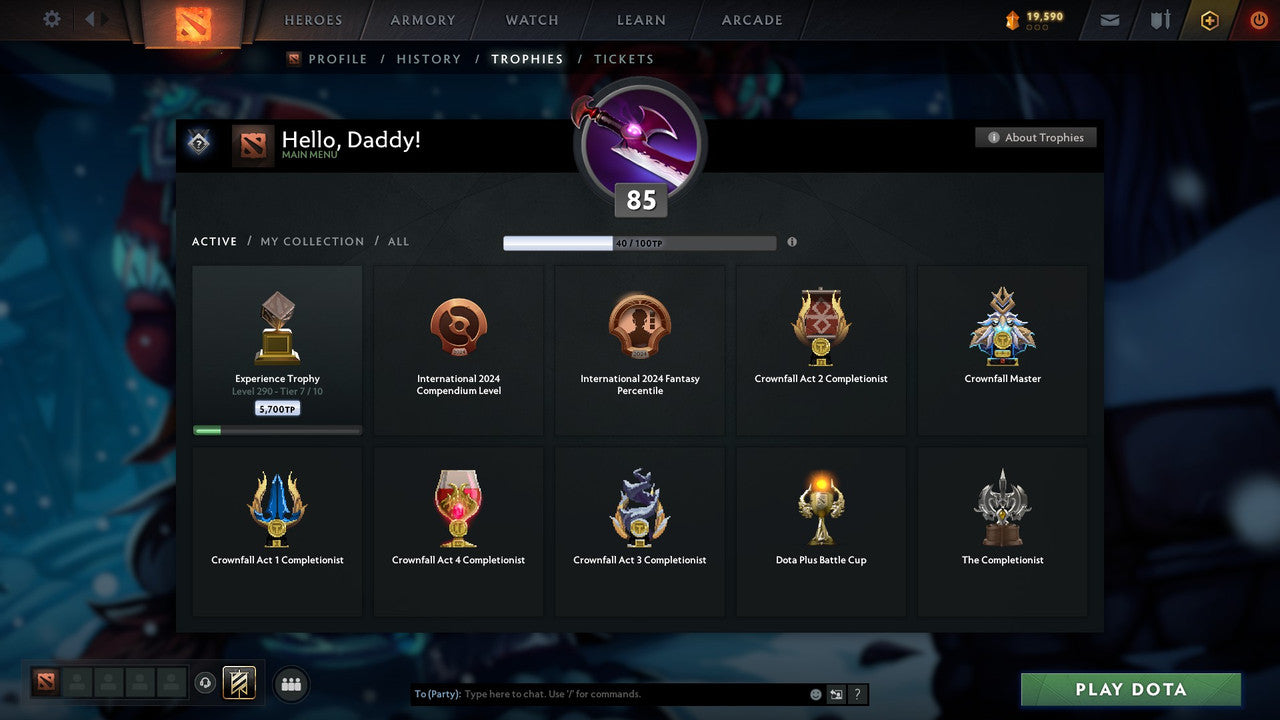This screenshot has height=720, width=1280.
Task: Open the settings gear icon
Action: point(50,19)
